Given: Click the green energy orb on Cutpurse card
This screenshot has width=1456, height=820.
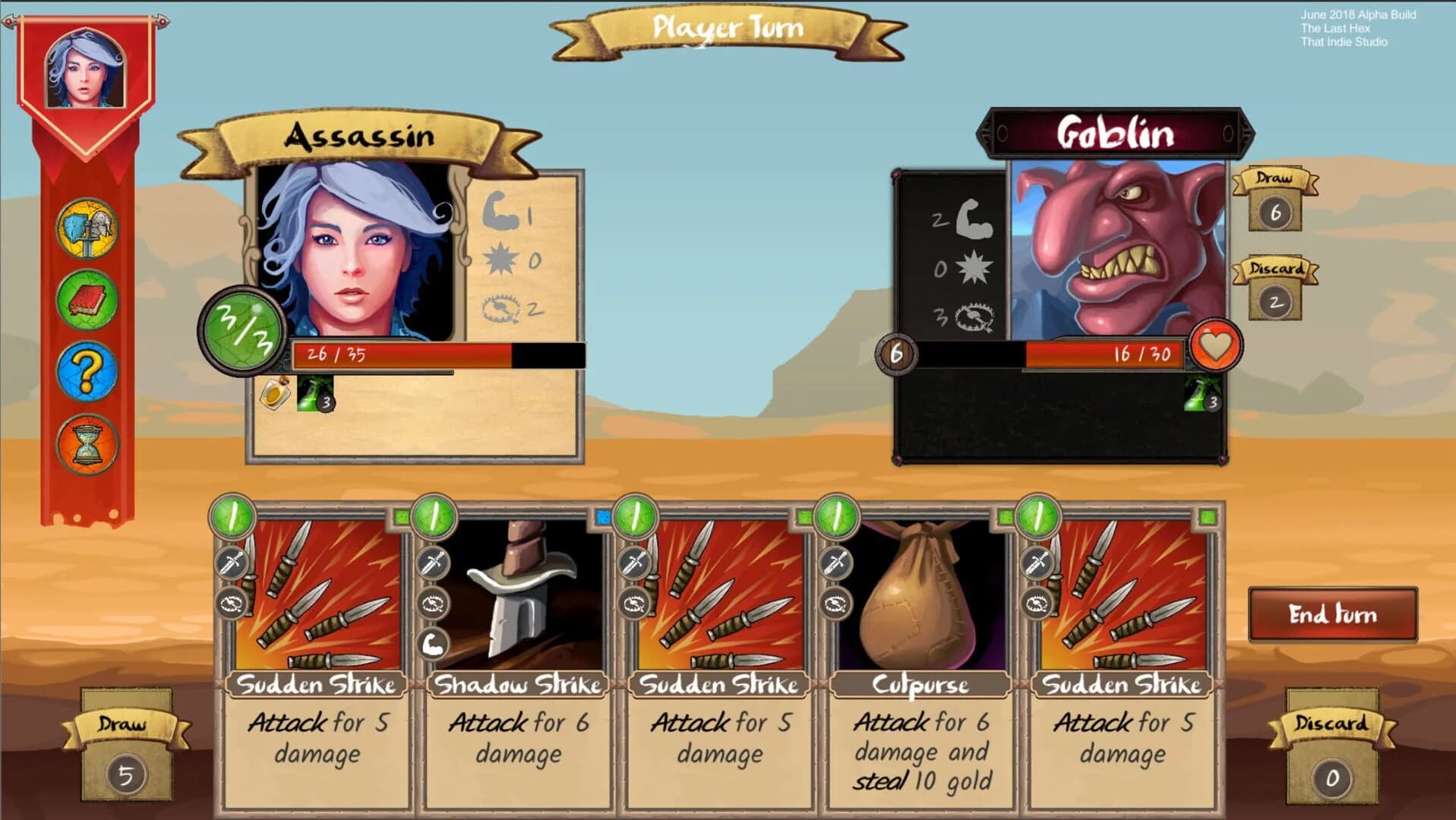Looking at the screenshot, I should coord(837,516).
